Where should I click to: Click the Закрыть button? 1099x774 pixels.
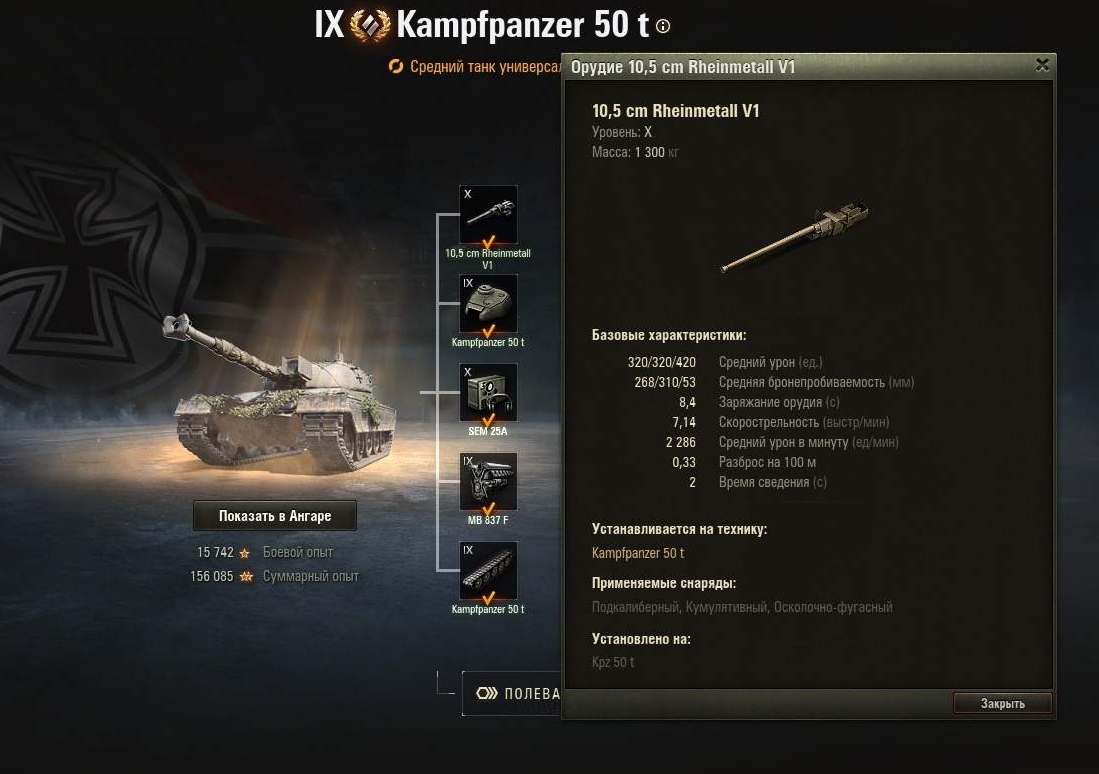coord(1002,703)
